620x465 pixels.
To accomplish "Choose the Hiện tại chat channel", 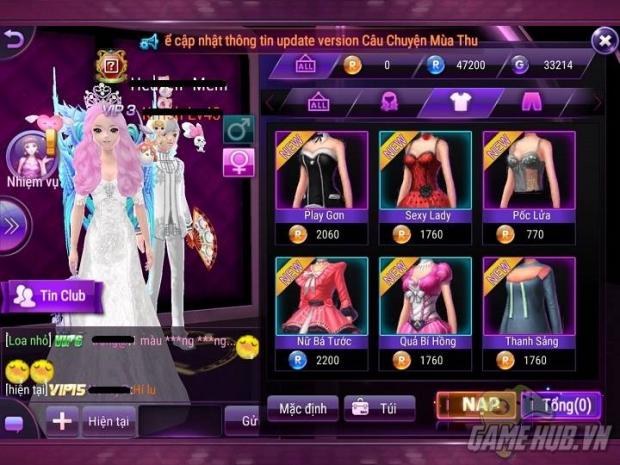I will [x=107, y=421].
